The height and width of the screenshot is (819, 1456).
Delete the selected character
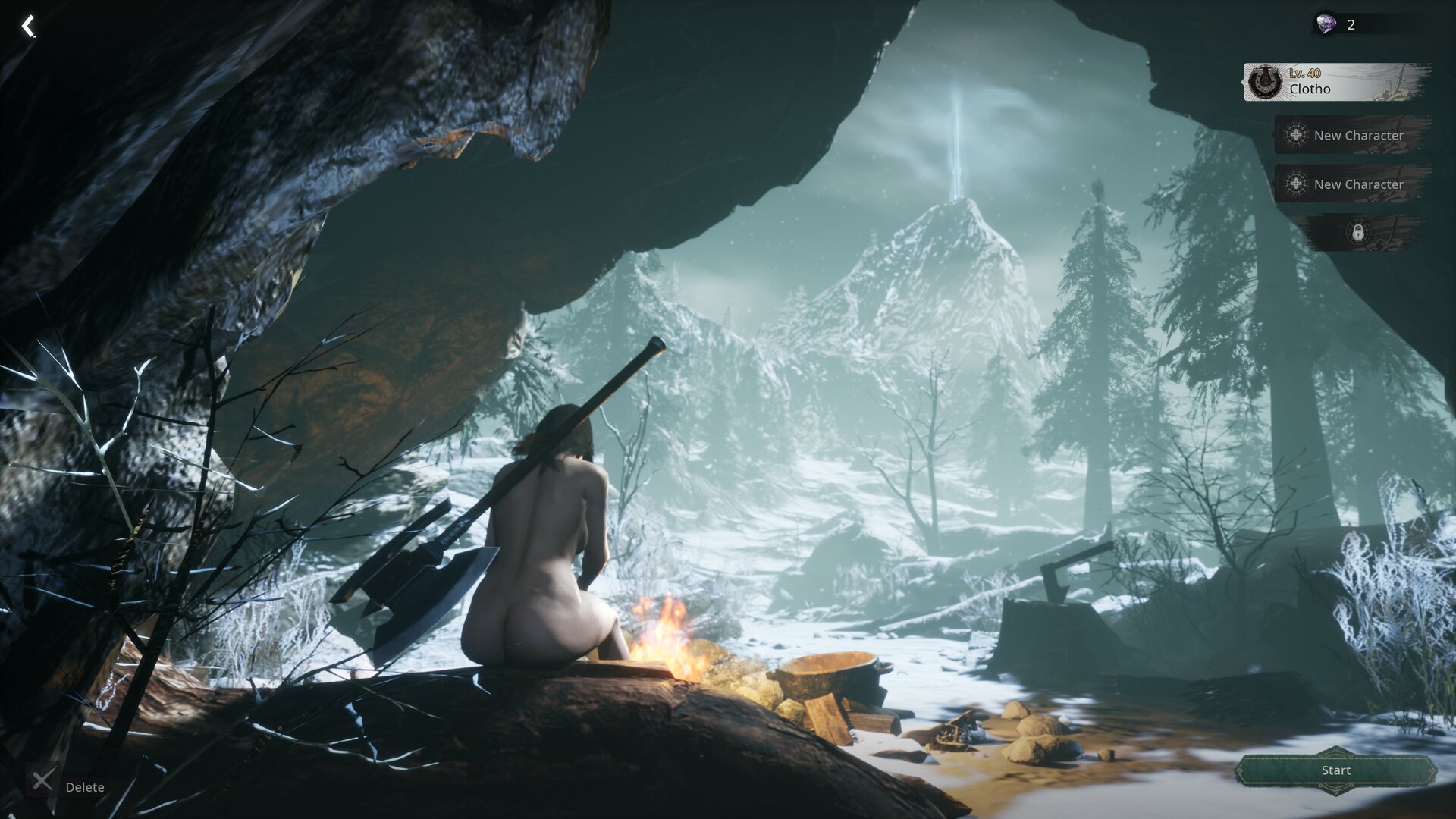coord(67,781)
